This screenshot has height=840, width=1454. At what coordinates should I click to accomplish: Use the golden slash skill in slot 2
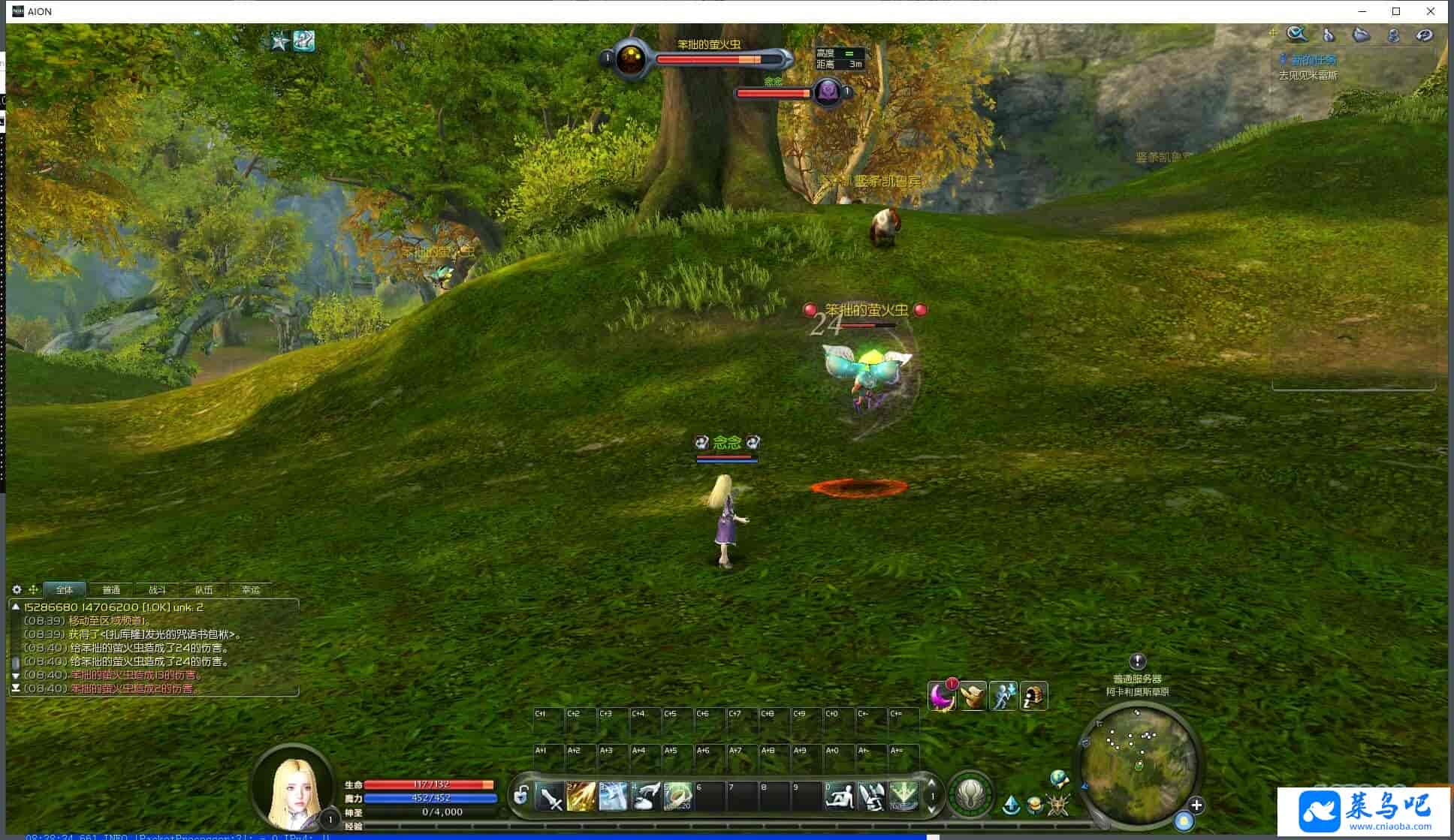(581, 796)
